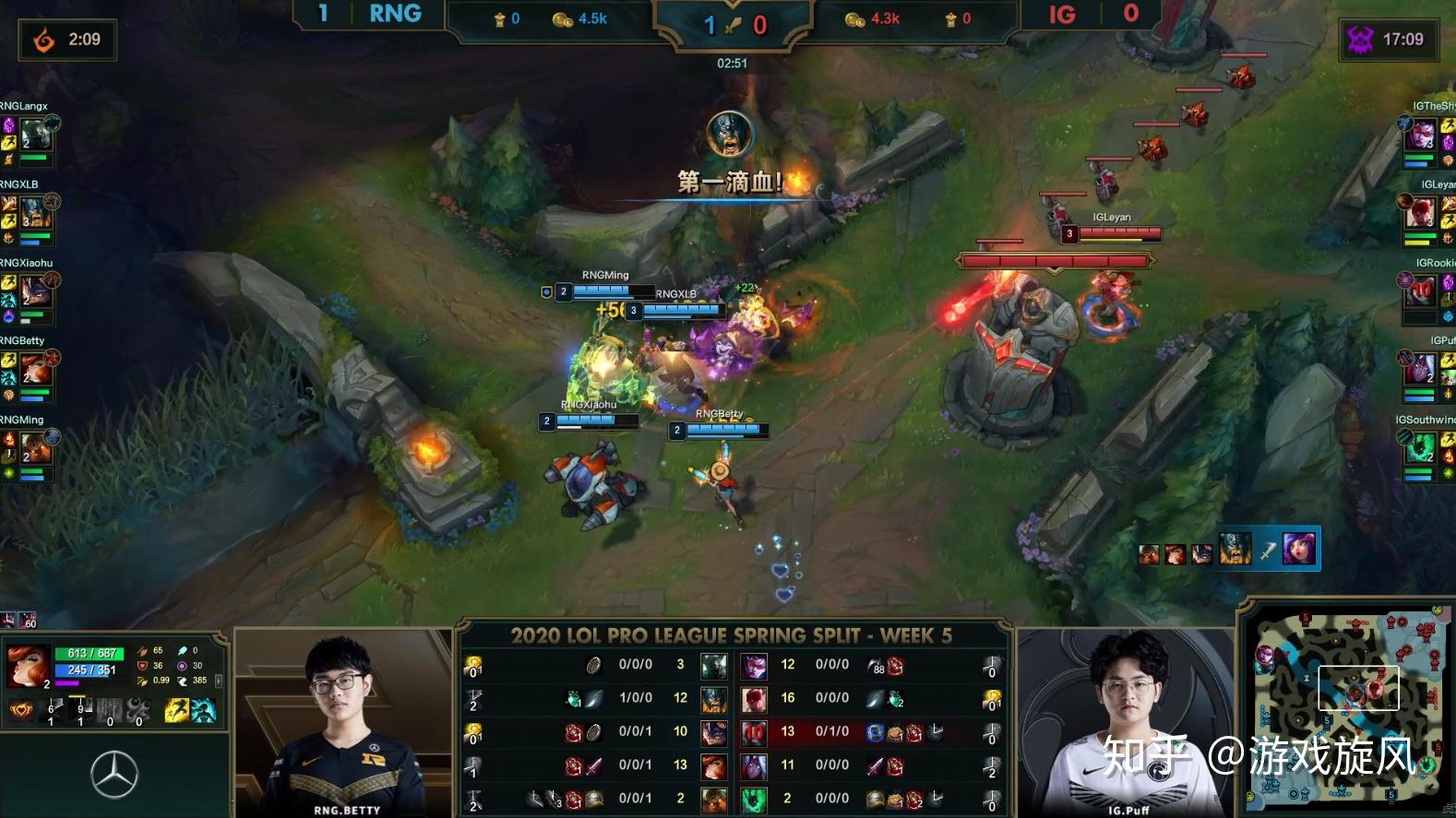Expand the stats panel side arrow

[219, 680]
